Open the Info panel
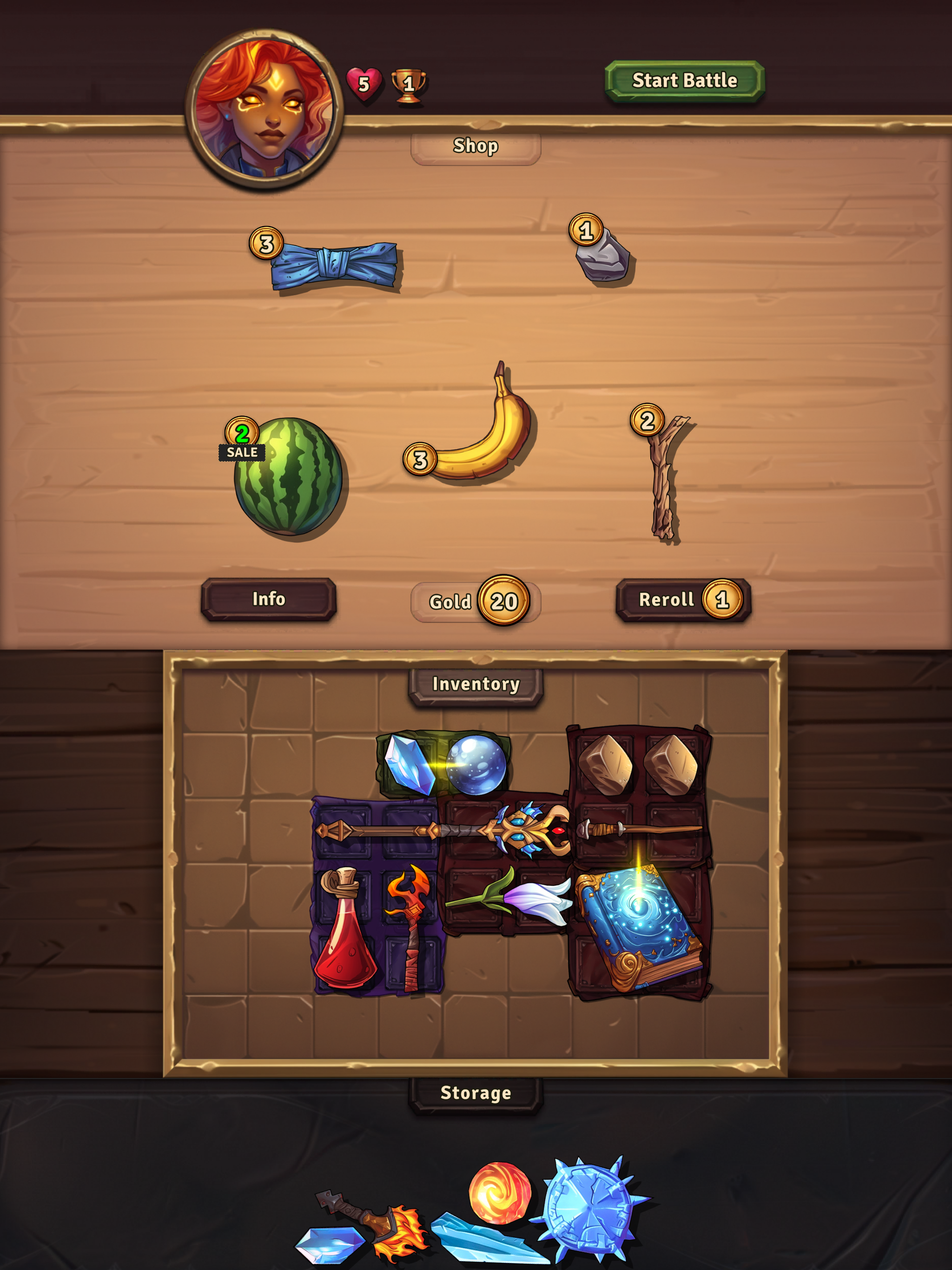This screenshot has width=952, height=1270. coord(268,599)
